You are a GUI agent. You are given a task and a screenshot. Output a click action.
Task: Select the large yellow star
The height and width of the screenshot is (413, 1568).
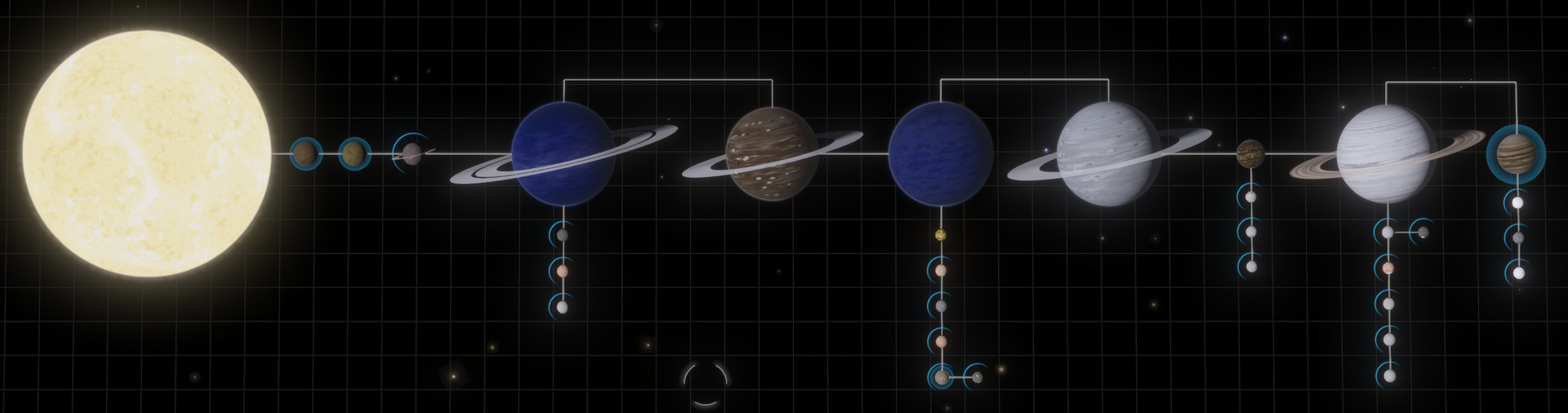(x=147, y=153)
